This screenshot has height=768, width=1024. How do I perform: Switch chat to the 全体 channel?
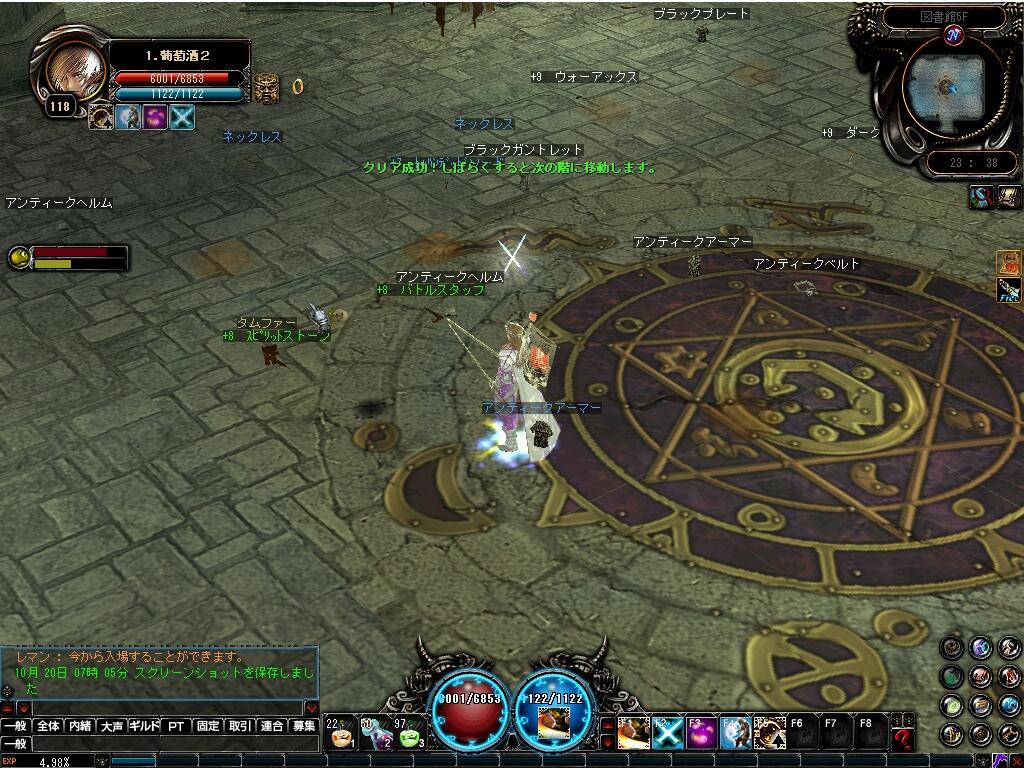click(x=47, y=726)
